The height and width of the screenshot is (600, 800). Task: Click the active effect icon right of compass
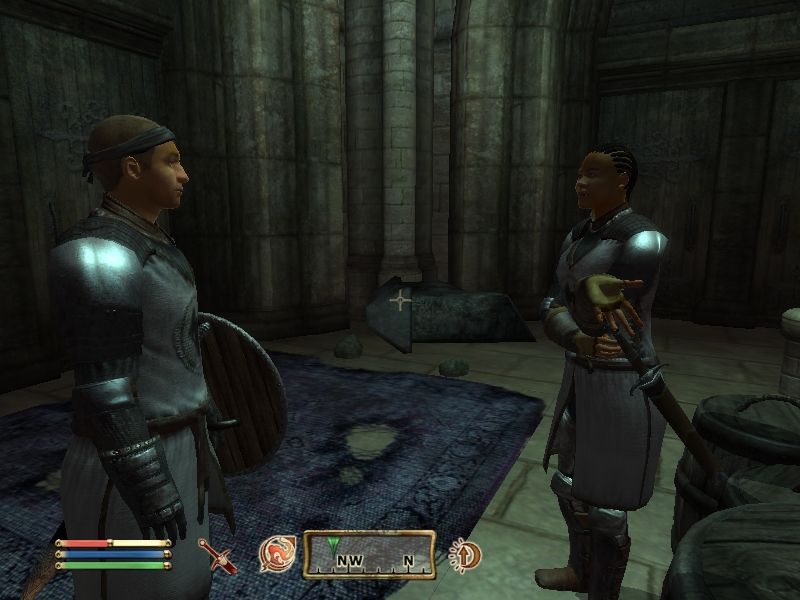tap(465, 553)
